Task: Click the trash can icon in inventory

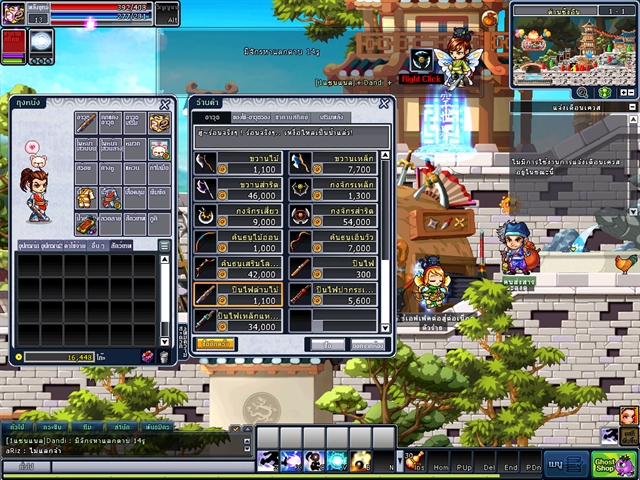Action: click(164, 357)
